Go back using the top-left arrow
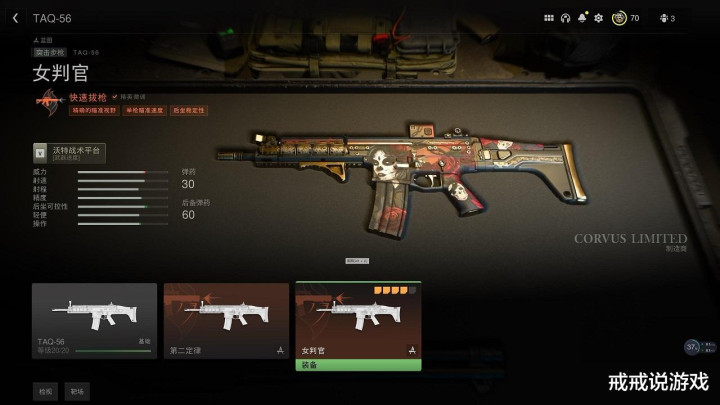 tap(15, 18)
